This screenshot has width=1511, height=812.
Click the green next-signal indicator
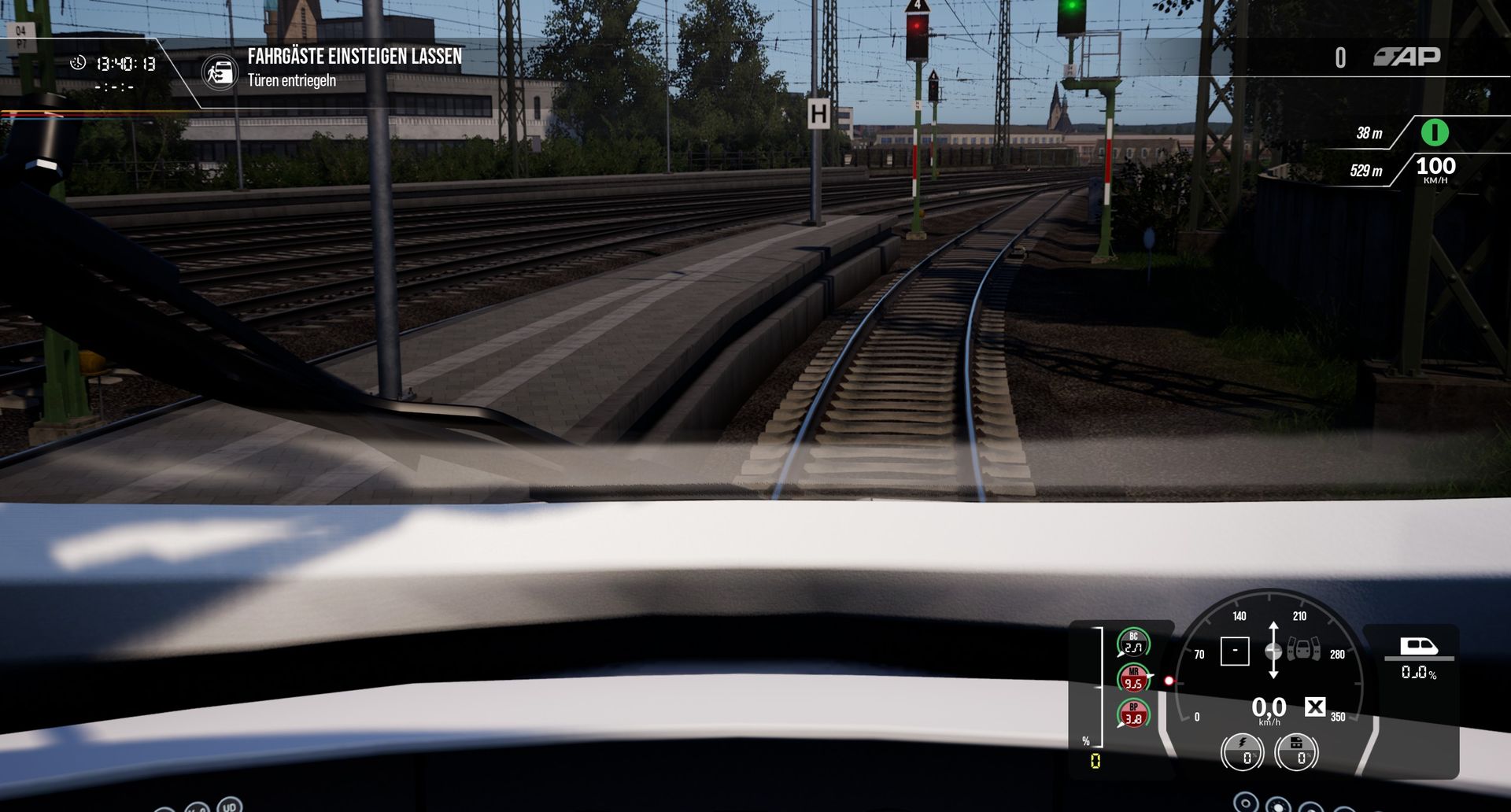point(1434,132)
